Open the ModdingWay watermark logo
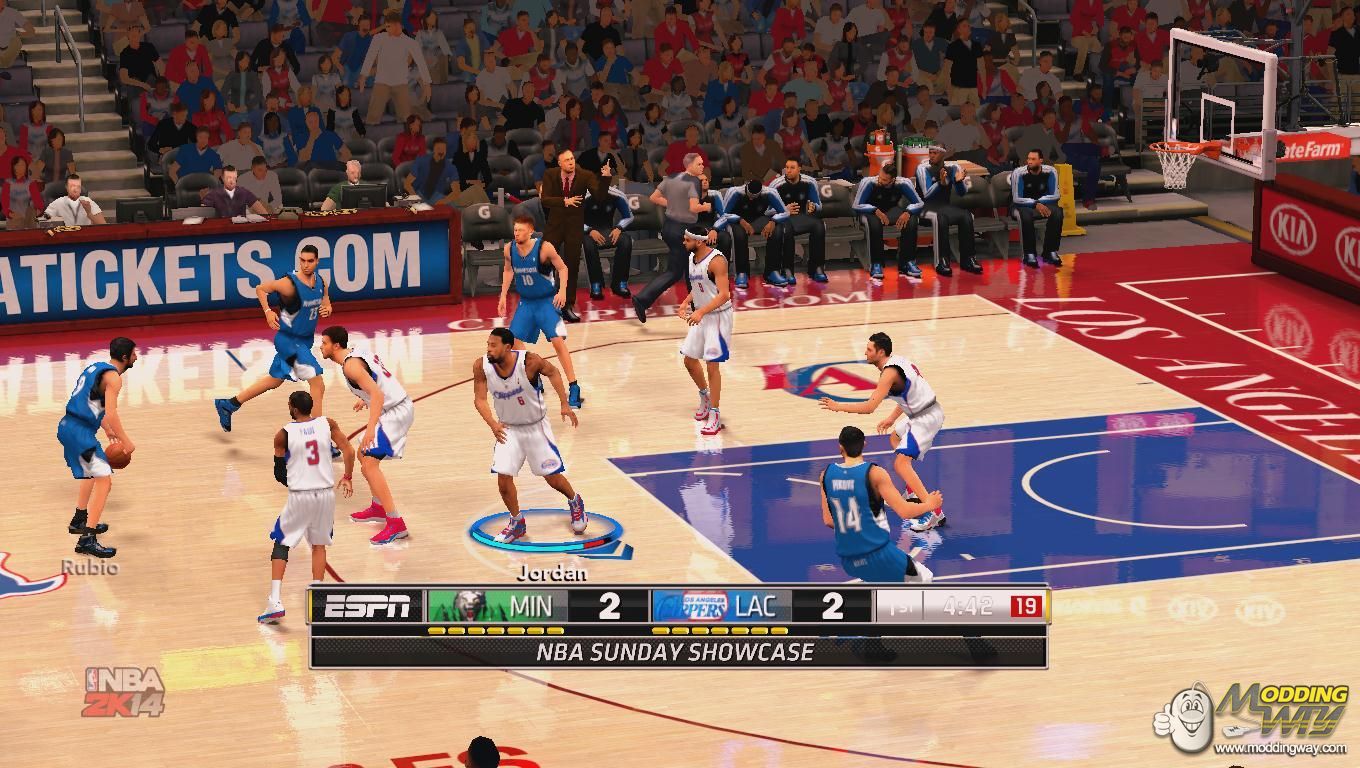Screen dimensions: 1360x768 (1253, 718)
